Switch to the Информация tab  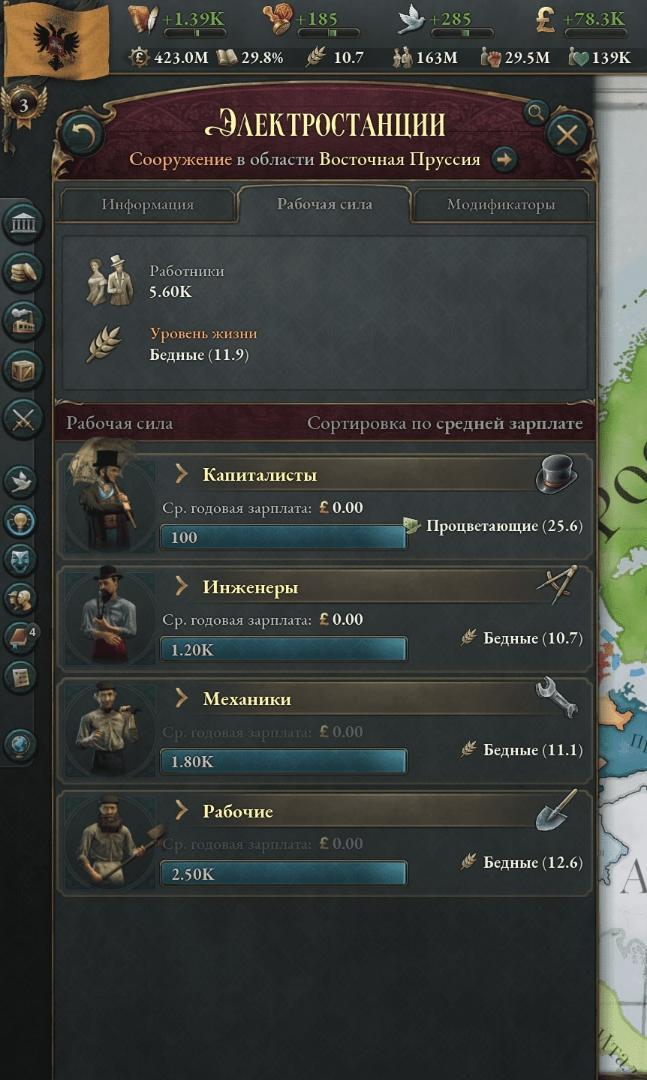[x=148, y=204]
